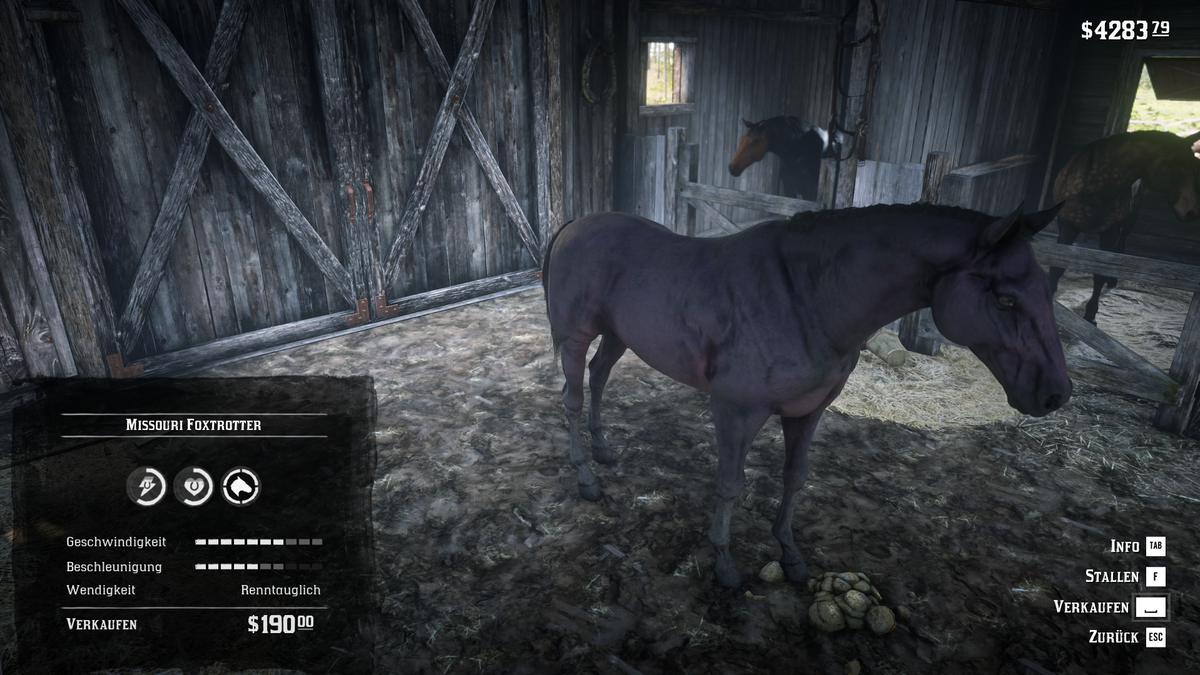The height and width of the screenshot is (675, 1200).
Task: Select the horse head bonding icon
Action: click(240, 487)
